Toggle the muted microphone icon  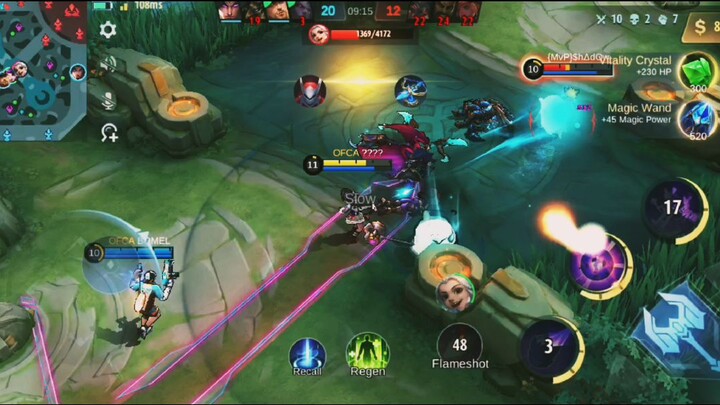pyautogui.click(x=109, y=100)
